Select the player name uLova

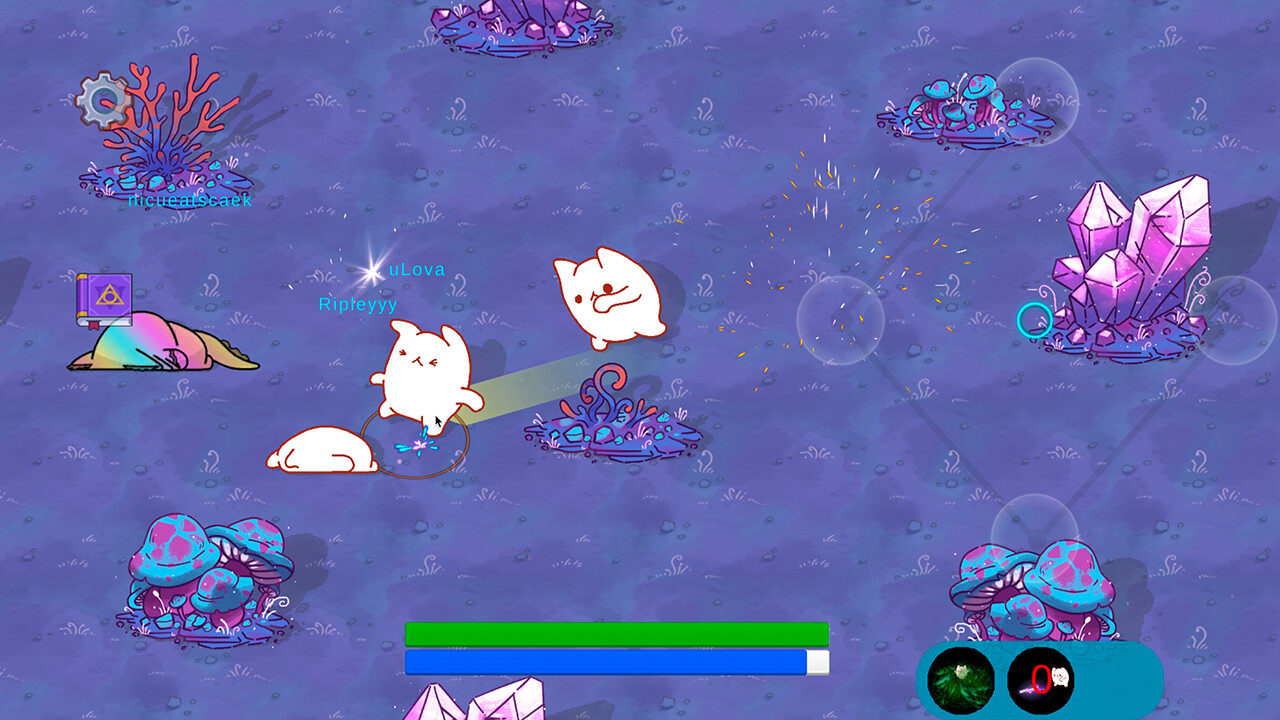[x=415, y=268]
